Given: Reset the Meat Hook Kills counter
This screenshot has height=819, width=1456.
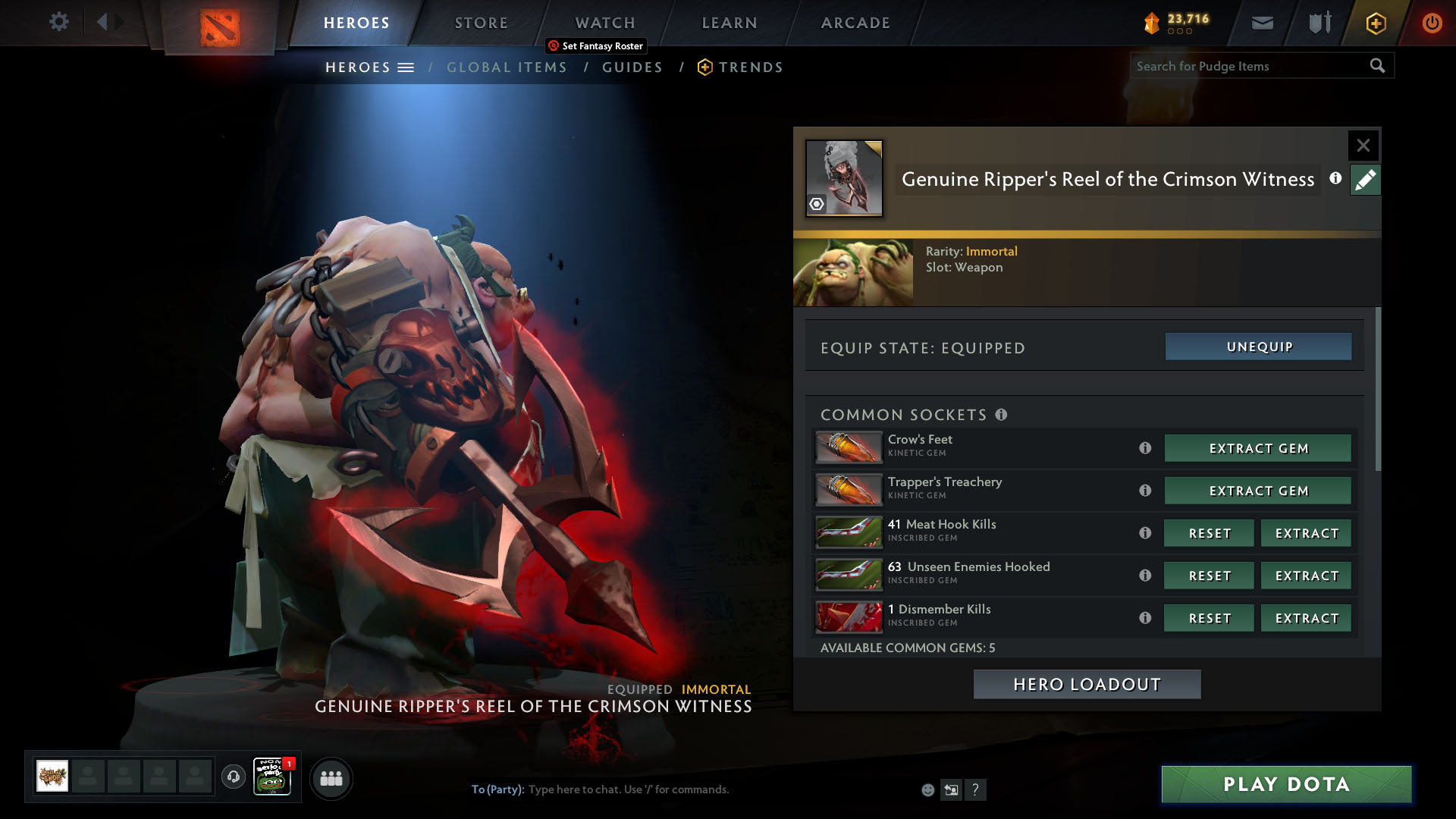Looking at the screenshot, I should click(x=1209, y=533).
